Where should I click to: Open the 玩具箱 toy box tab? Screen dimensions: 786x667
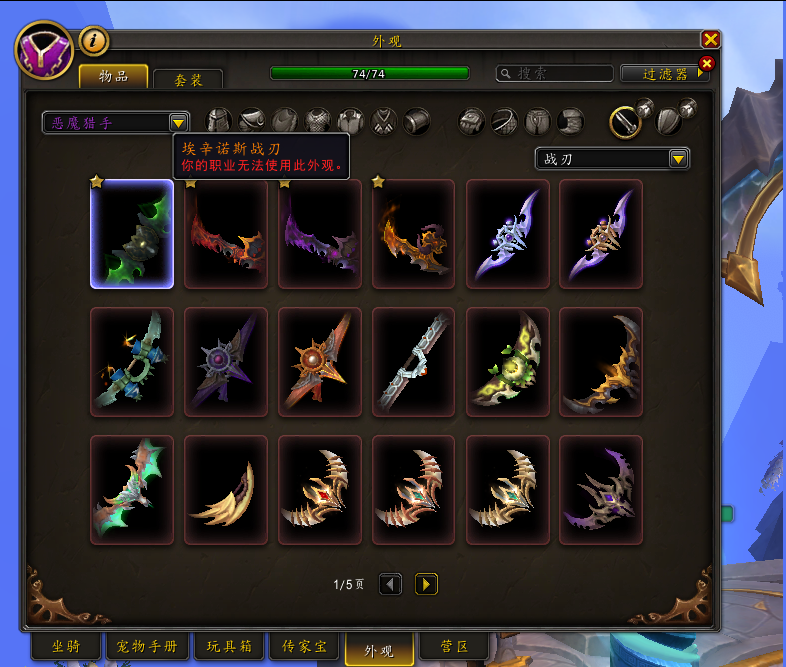click(x=228, y=647)
